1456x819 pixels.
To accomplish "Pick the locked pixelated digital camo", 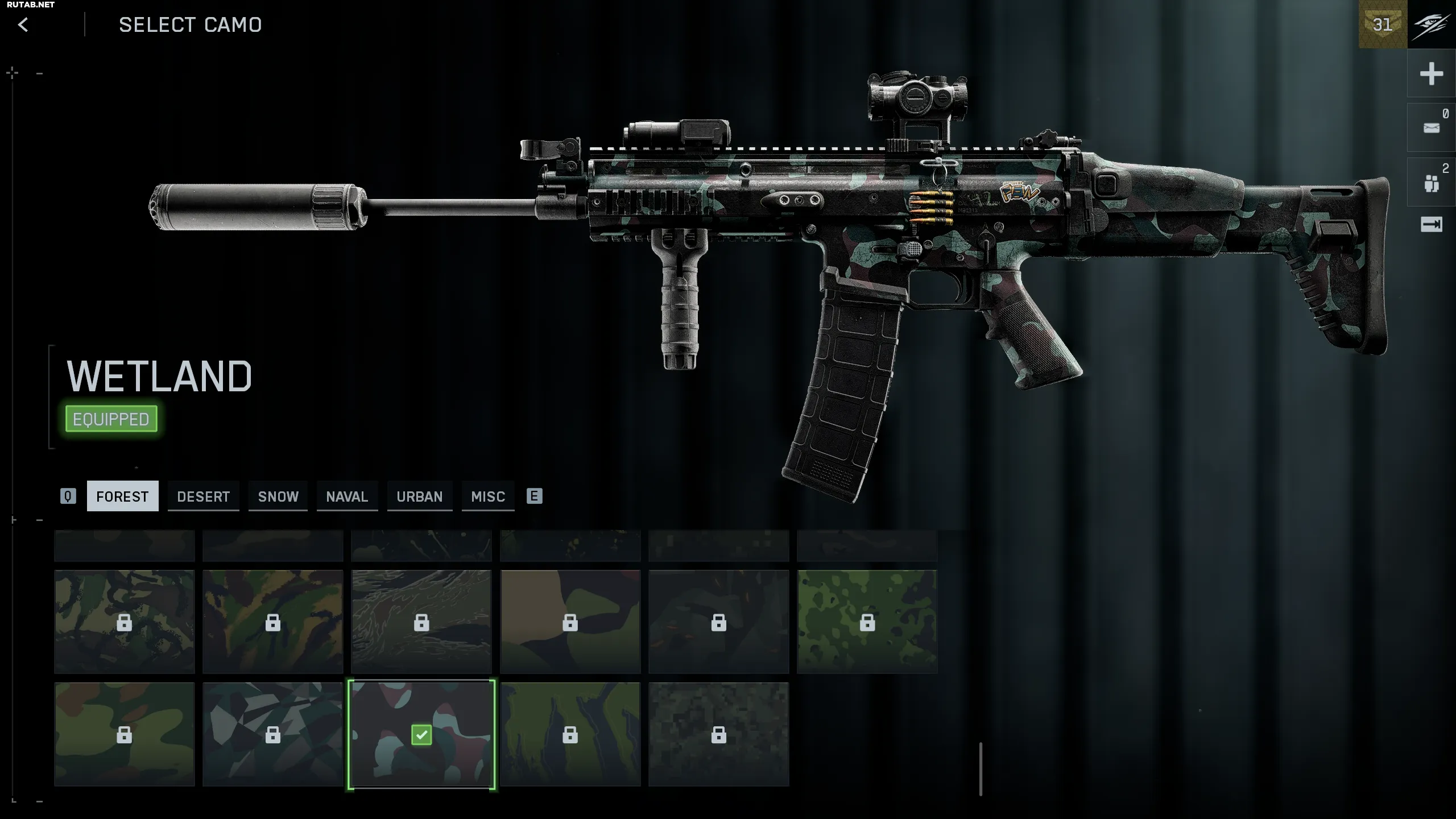I will point(719,735).
